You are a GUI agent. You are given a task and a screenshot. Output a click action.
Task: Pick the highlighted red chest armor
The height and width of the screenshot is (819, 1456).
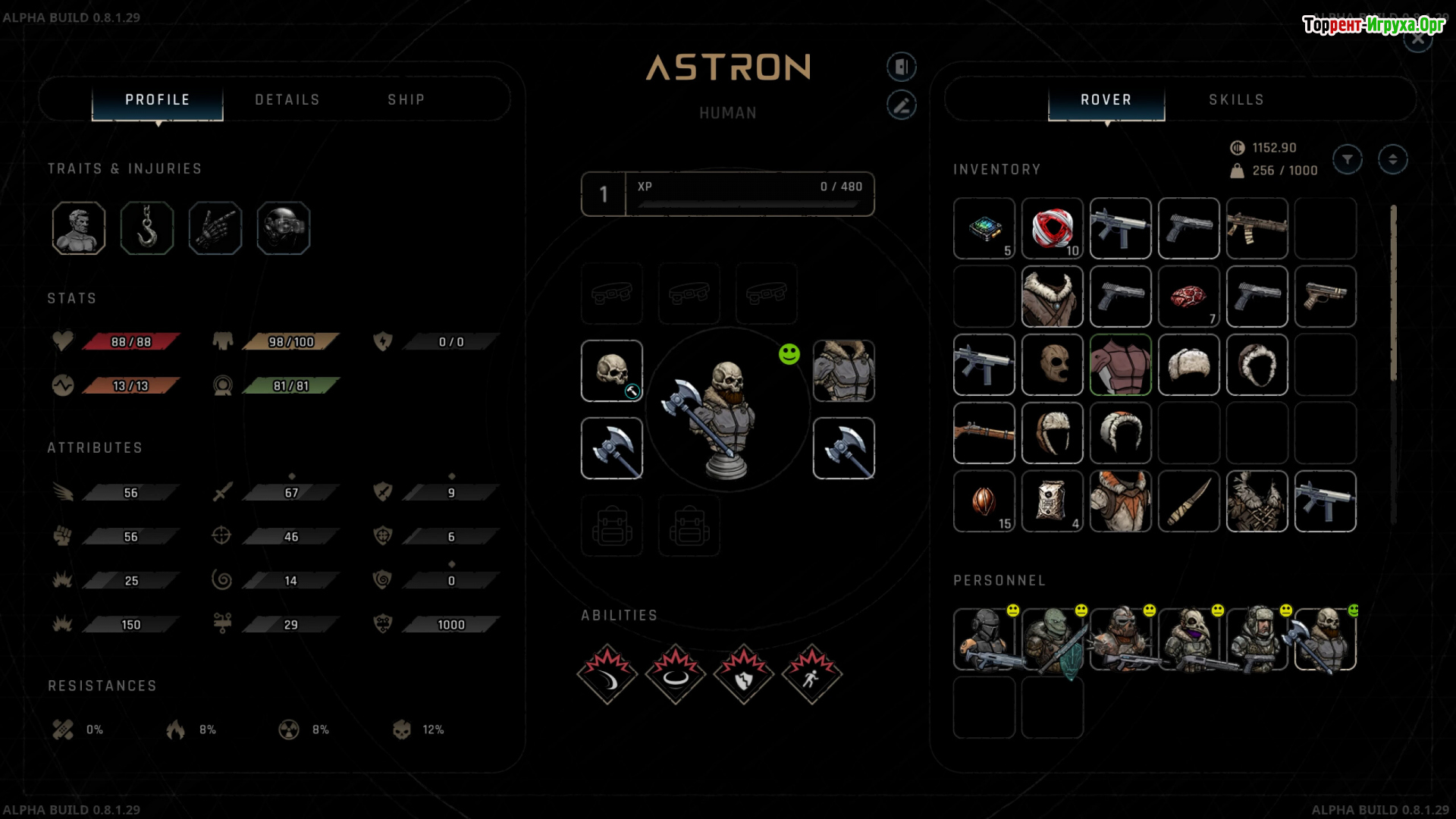pyautogui.click(x=1120, y=365)
